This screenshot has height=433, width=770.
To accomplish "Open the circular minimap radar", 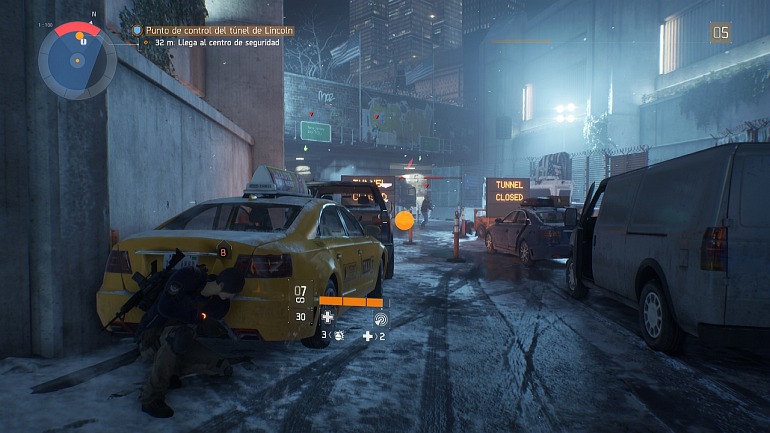I will pos(77,60).
